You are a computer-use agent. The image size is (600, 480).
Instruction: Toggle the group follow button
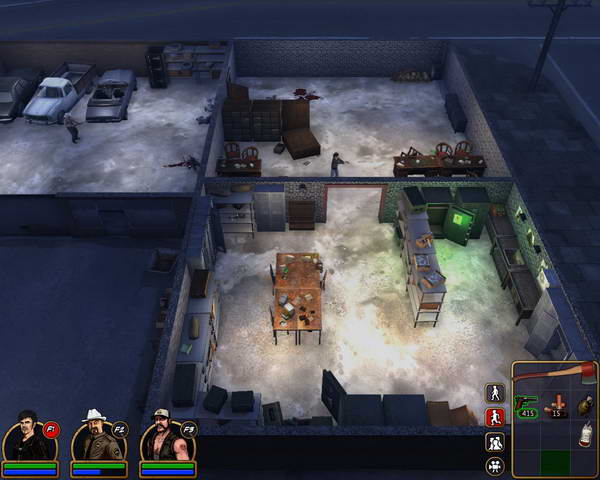[x=494, y=441]
